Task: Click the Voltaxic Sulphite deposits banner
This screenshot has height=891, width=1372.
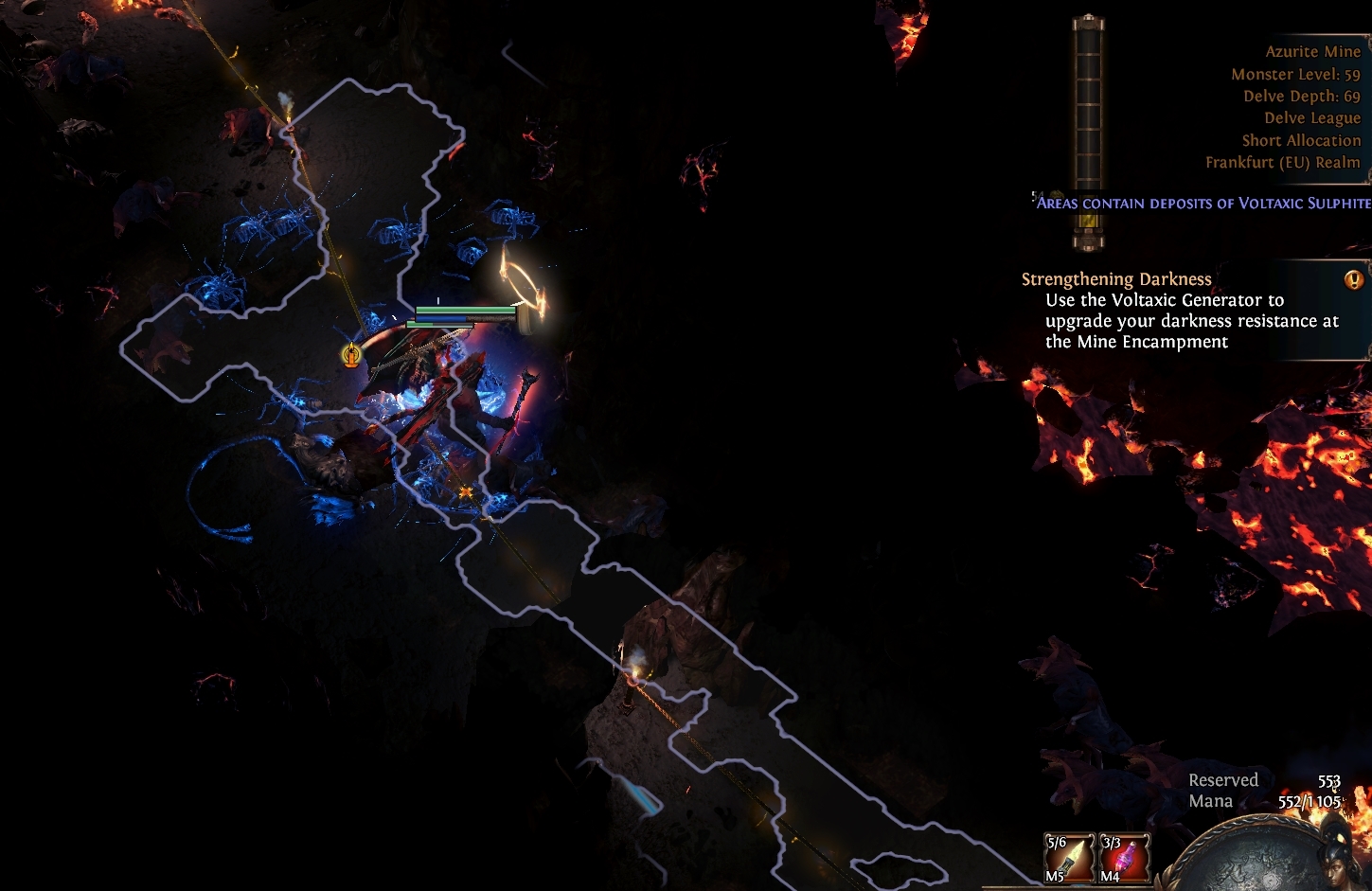Action: point(1198,202)
